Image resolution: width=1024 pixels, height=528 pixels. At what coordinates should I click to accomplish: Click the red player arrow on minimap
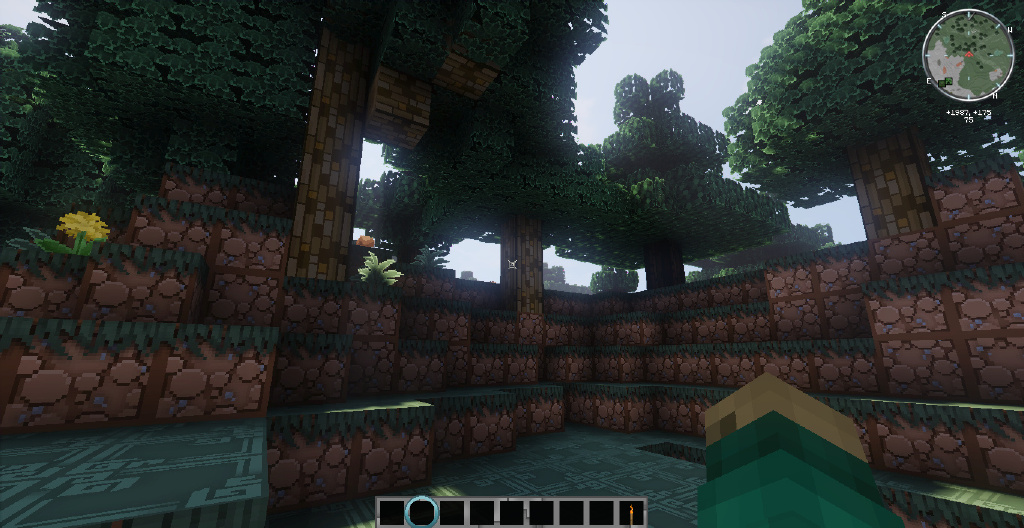tap(968, 52)
